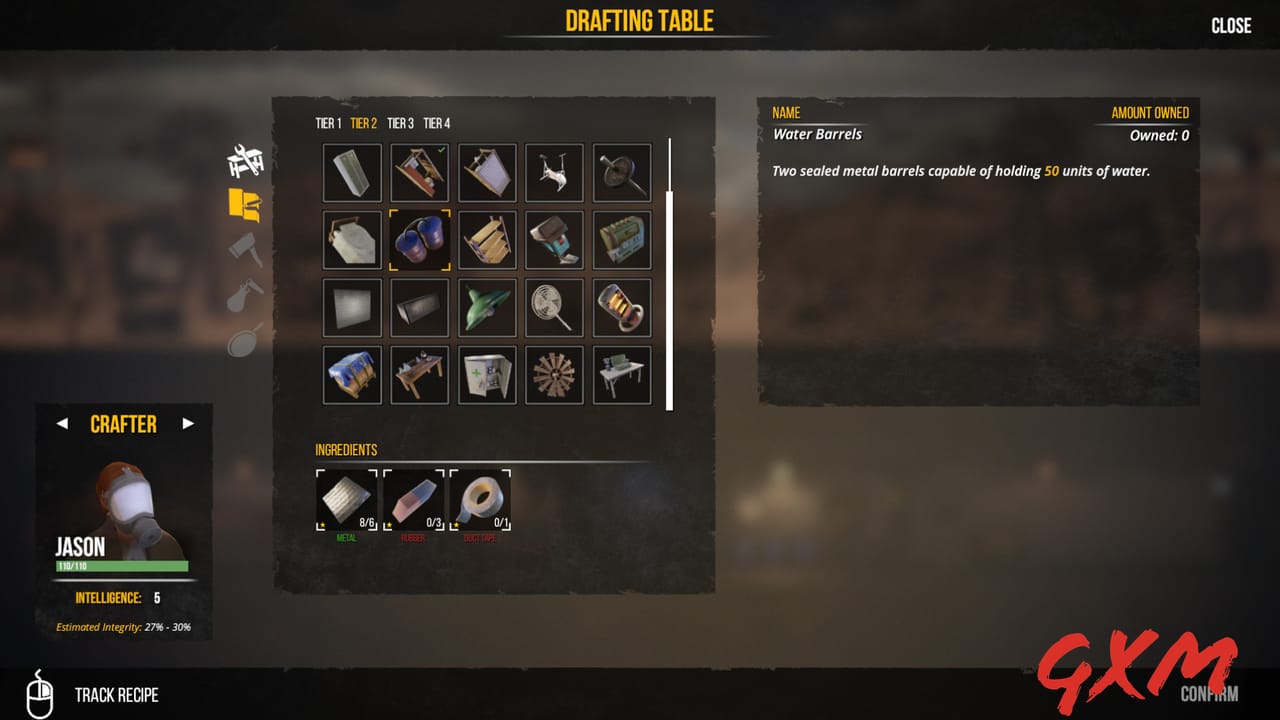Screen dimensions: 1280x720
Task: Open the Tier 4 recipe tab
Action: 436,123
